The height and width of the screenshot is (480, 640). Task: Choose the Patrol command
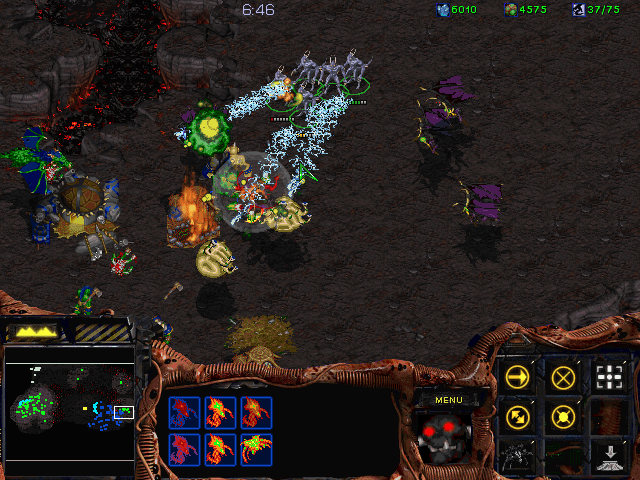[518, 416]
